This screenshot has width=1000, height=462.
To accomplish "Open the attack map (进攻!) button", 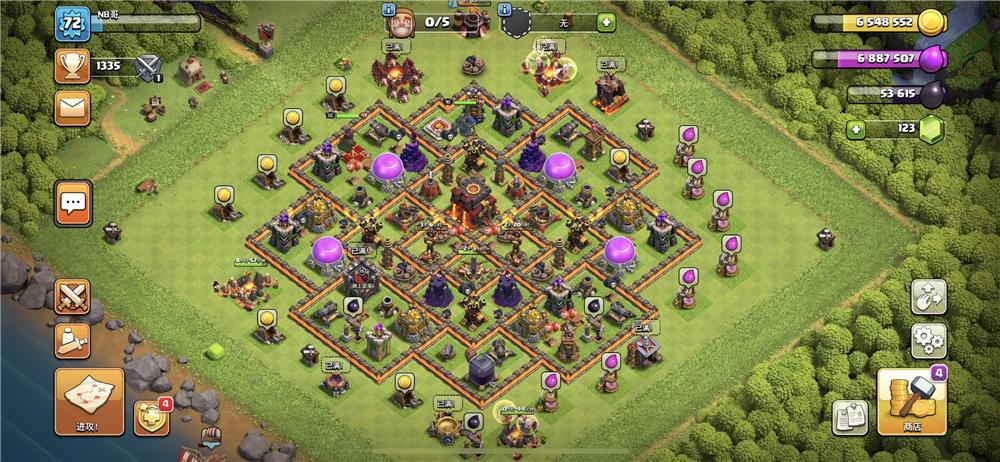I will click(89, 401).
